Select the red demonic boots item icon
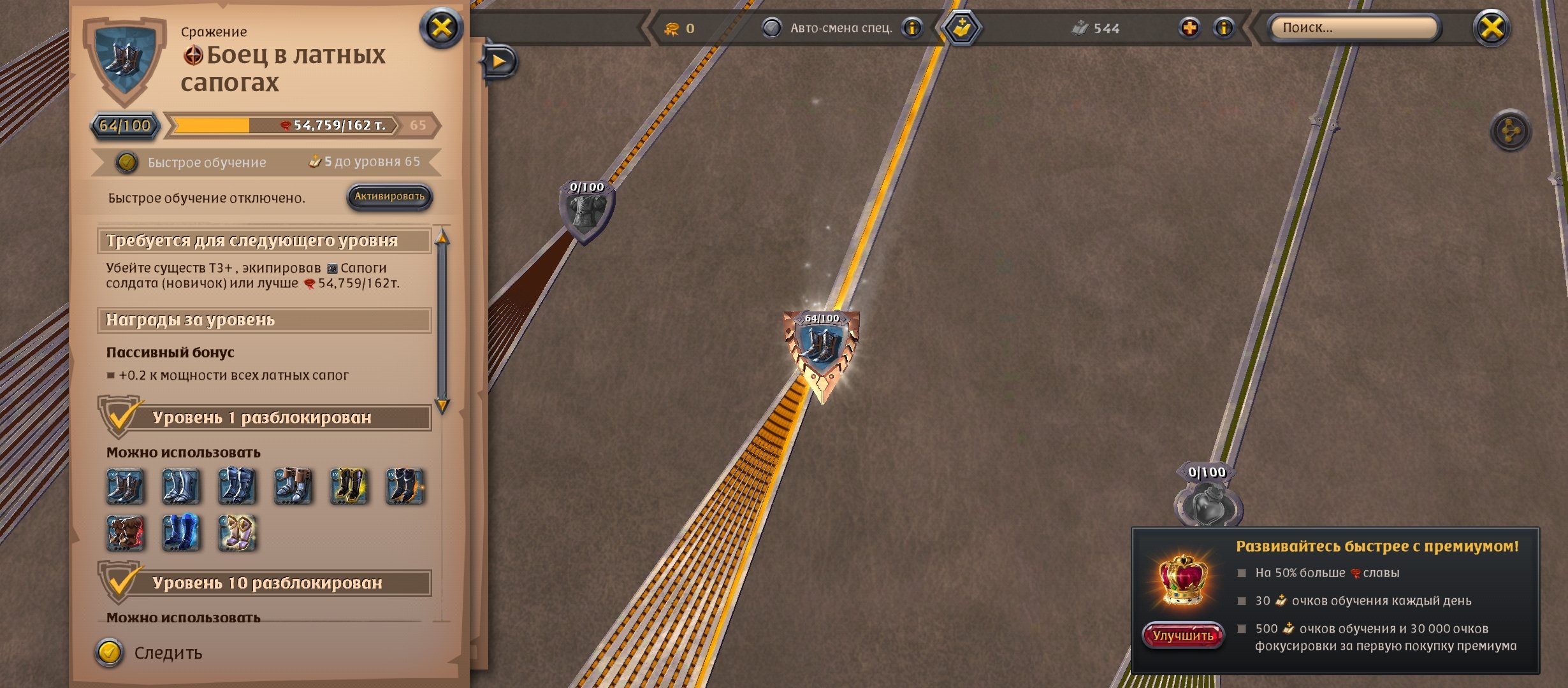 click(125, 533)
